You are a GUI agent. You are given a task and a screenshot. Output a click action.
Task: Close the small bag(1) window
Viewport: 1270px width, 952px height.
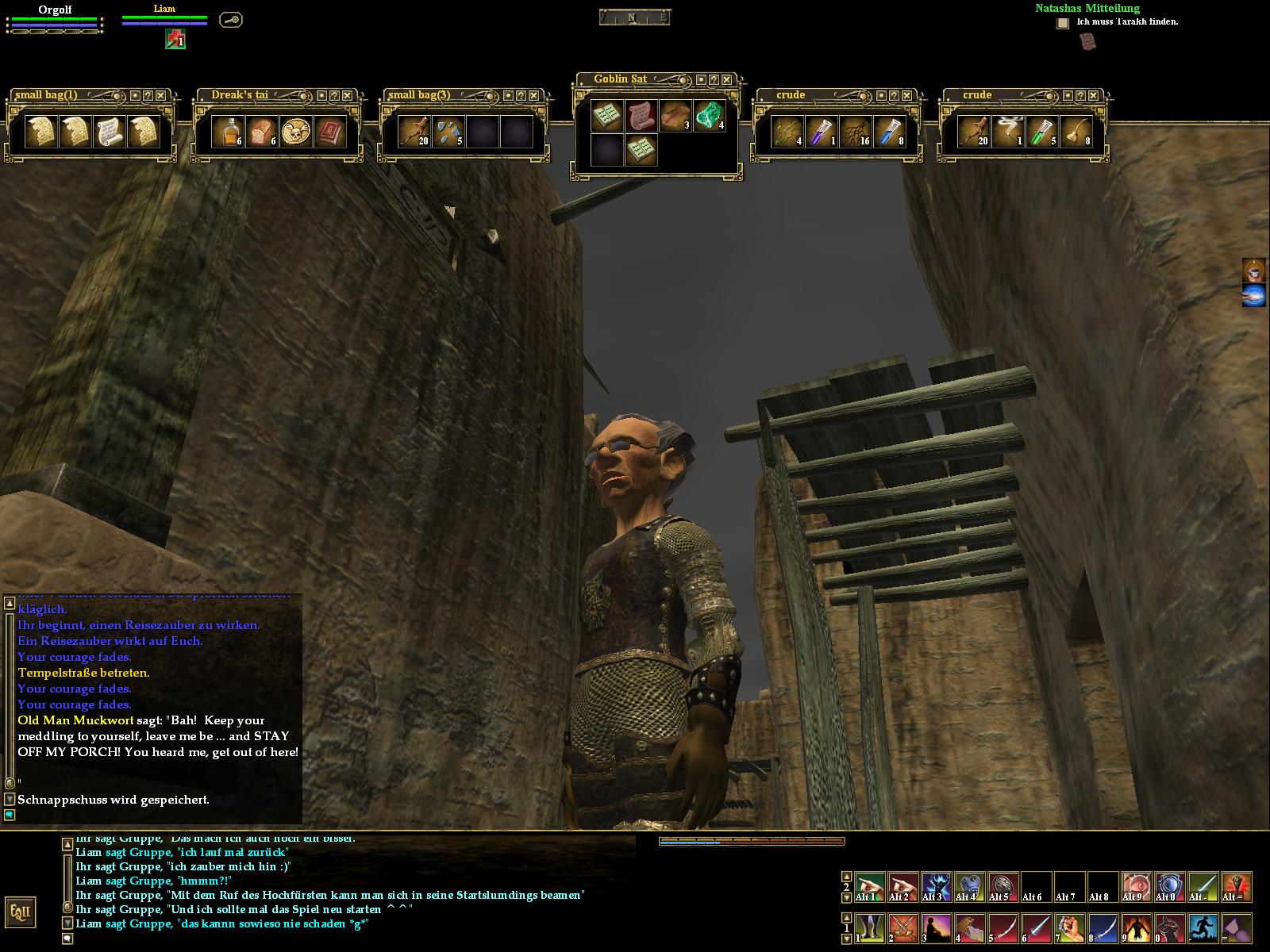(x=160, y=95)
